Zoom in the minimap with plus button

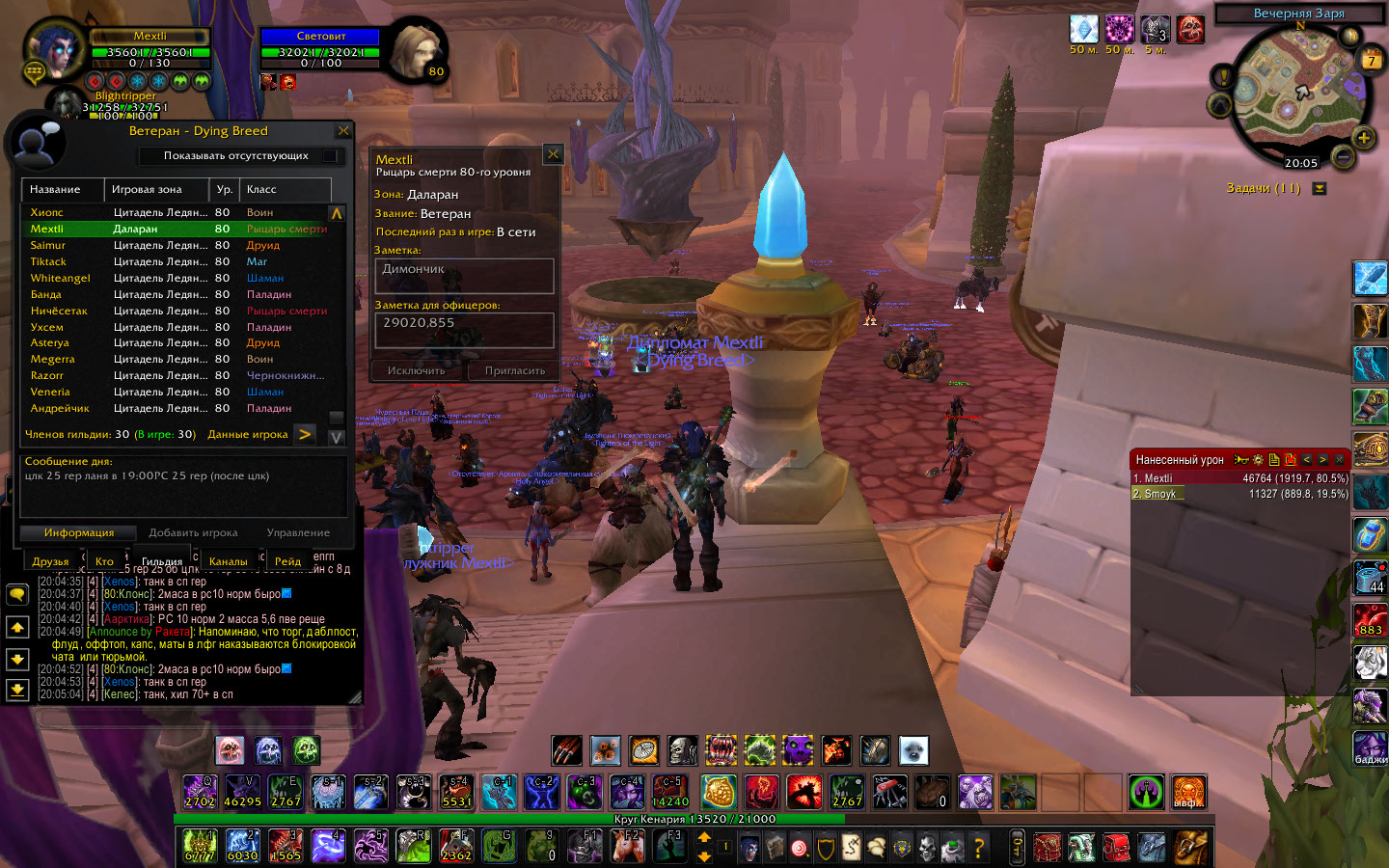coord(1364,138)
